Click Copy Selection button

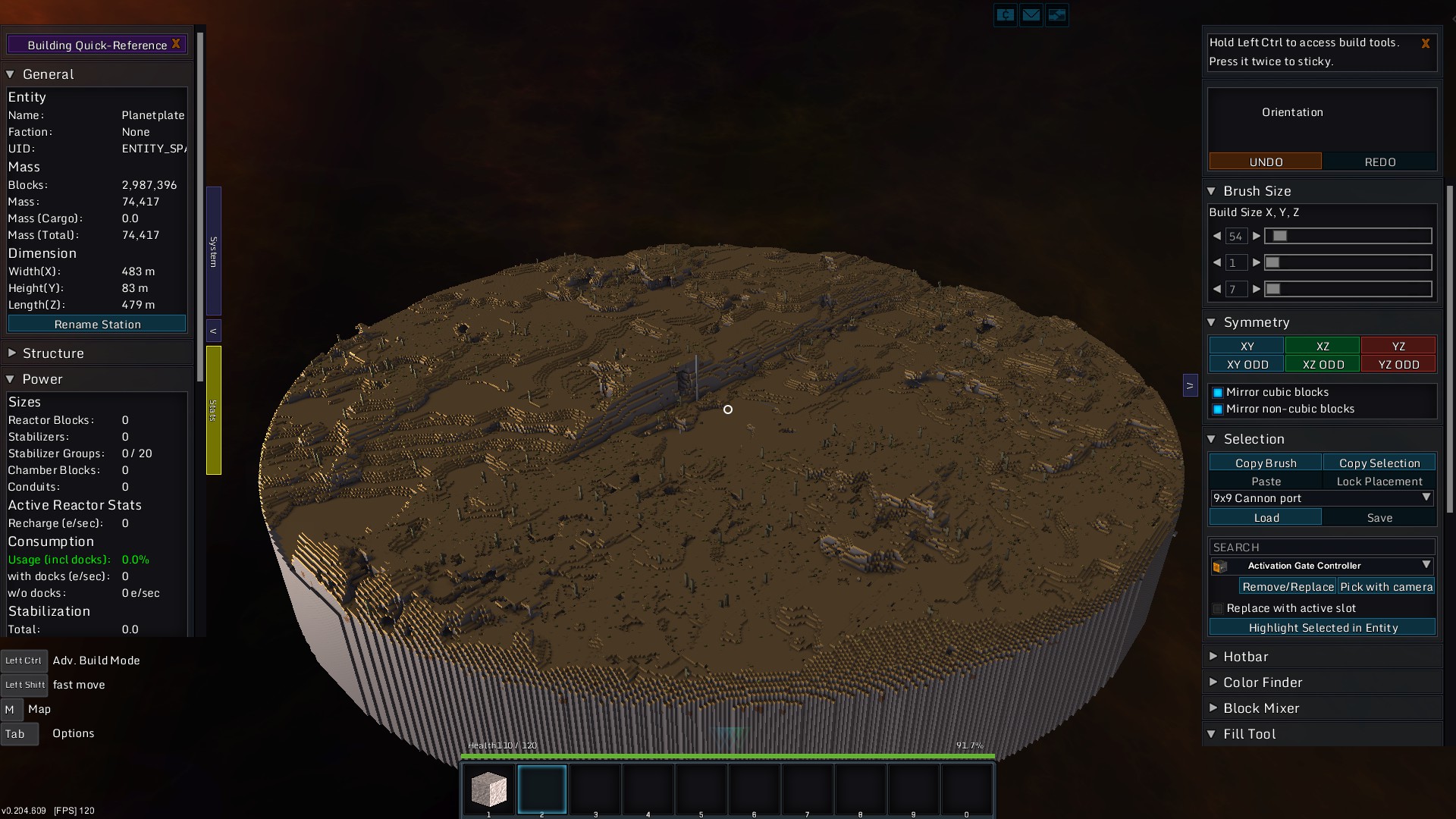tap(1379, 463)
